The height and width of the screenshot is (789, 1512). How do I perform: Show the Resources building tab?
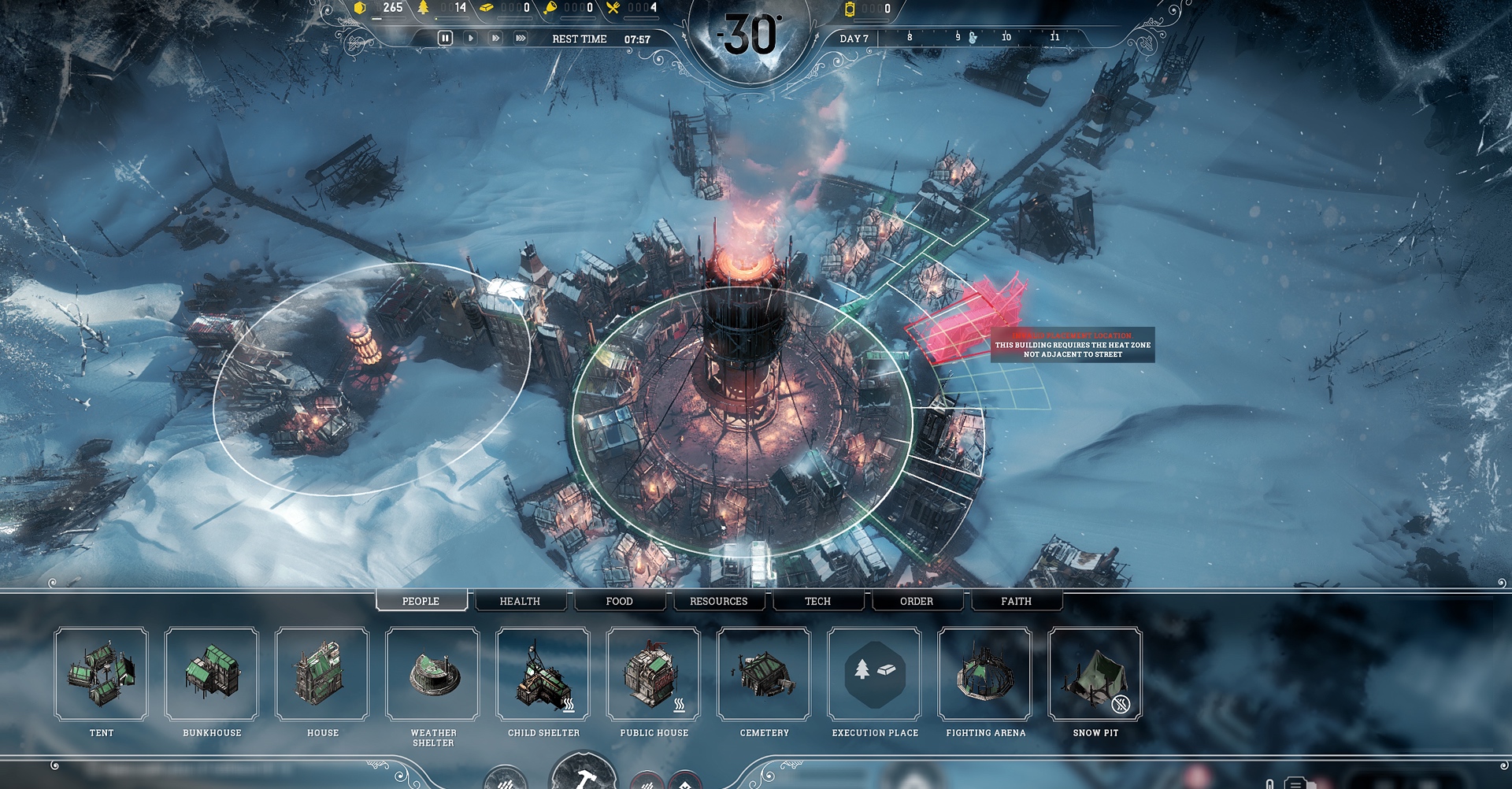coord(718,601)
